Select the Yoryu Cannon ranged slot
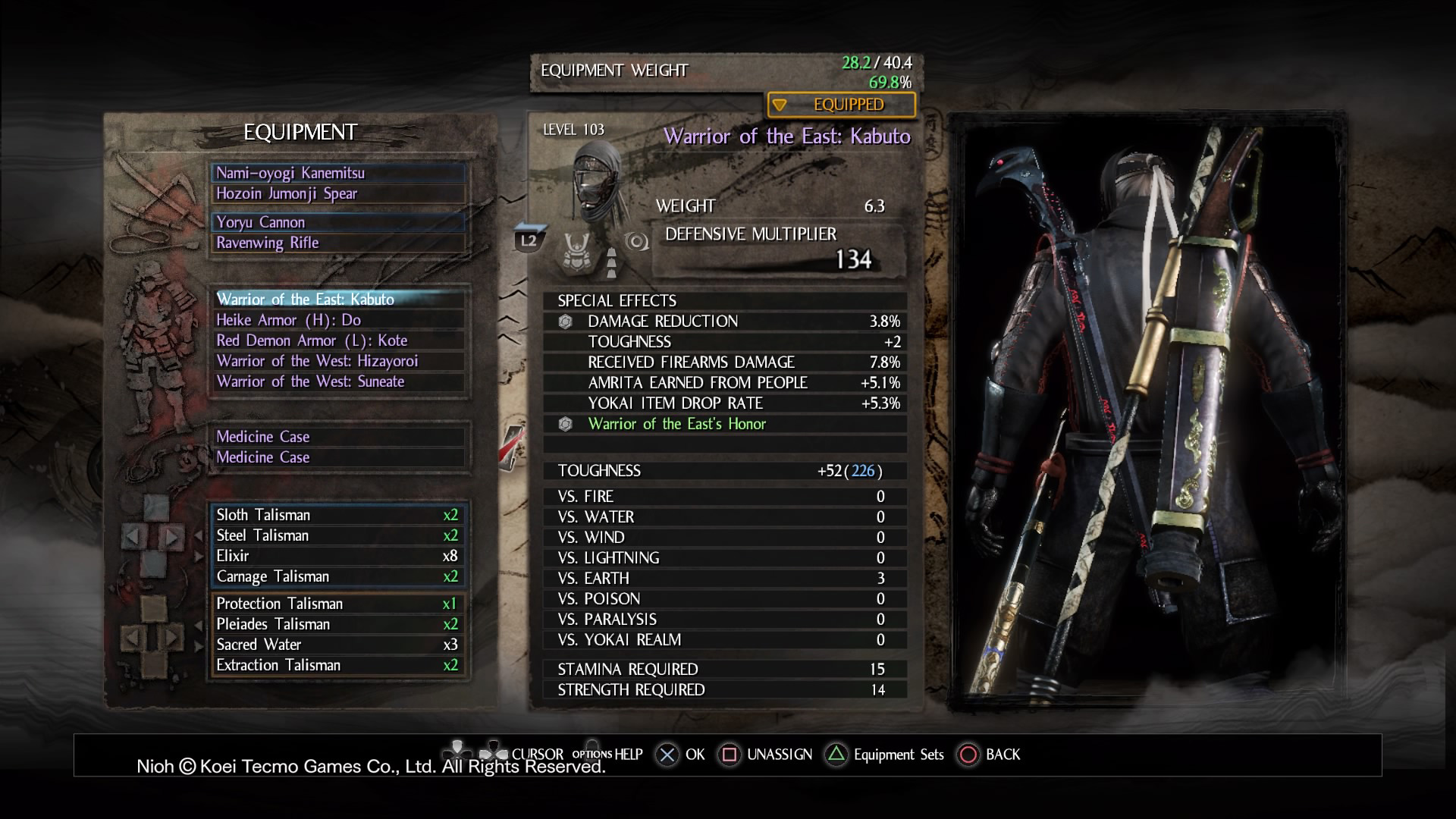 338,222
